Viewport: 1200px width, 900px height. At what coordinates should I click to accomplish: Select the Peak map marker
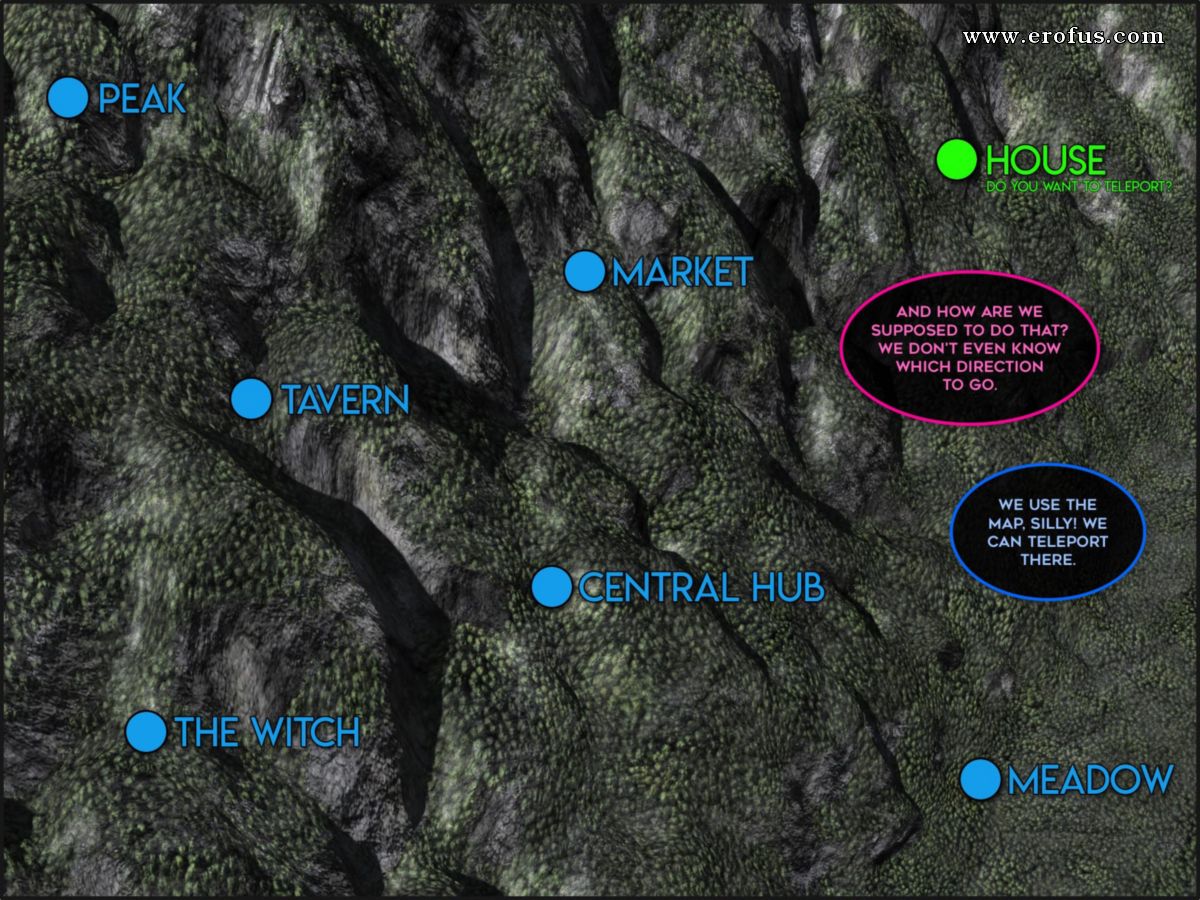click(68, 98)
